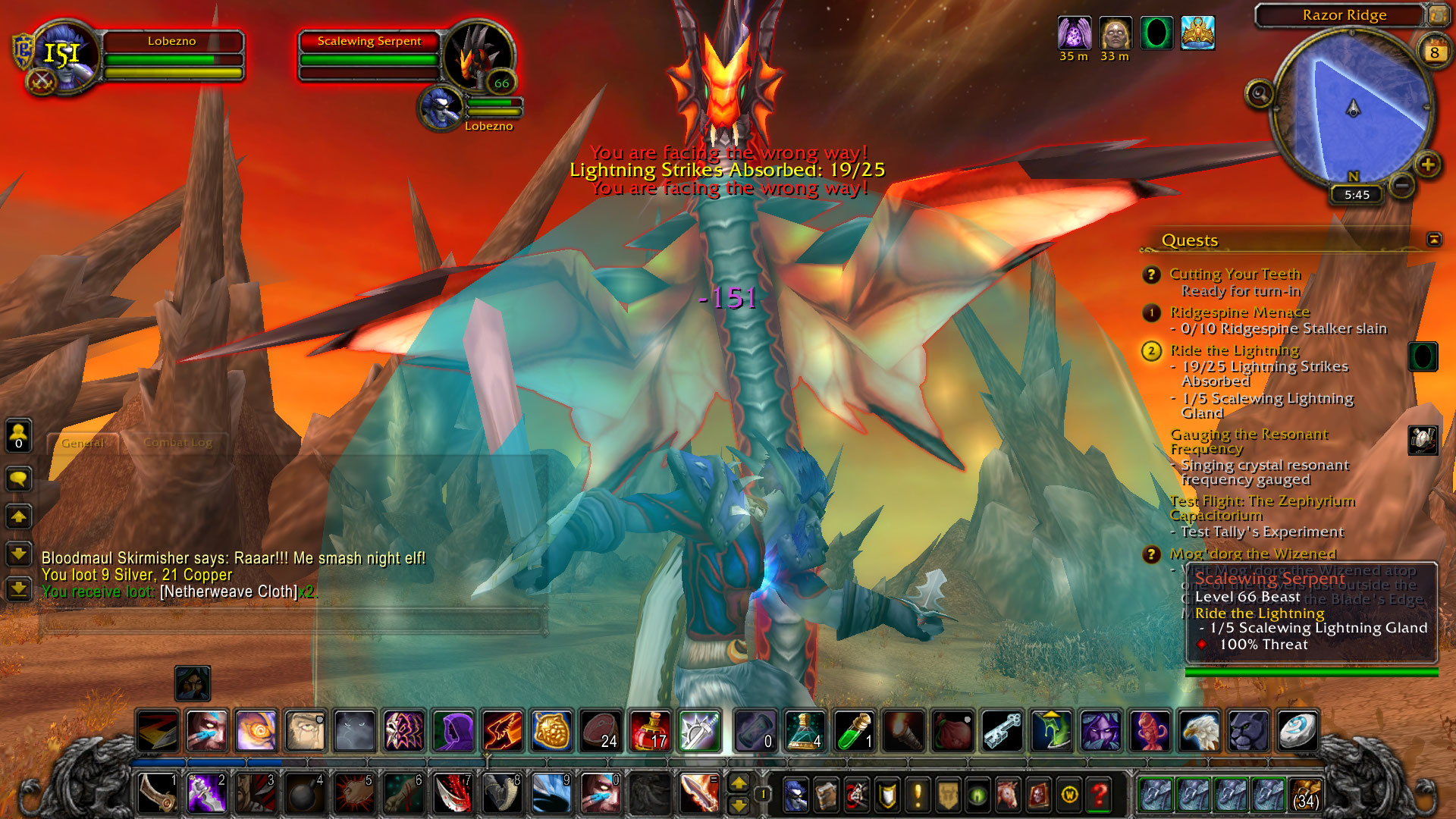
Task: Switch to the Combat Log chat tab
Action: pyautogui.click(x=178, y=443)
